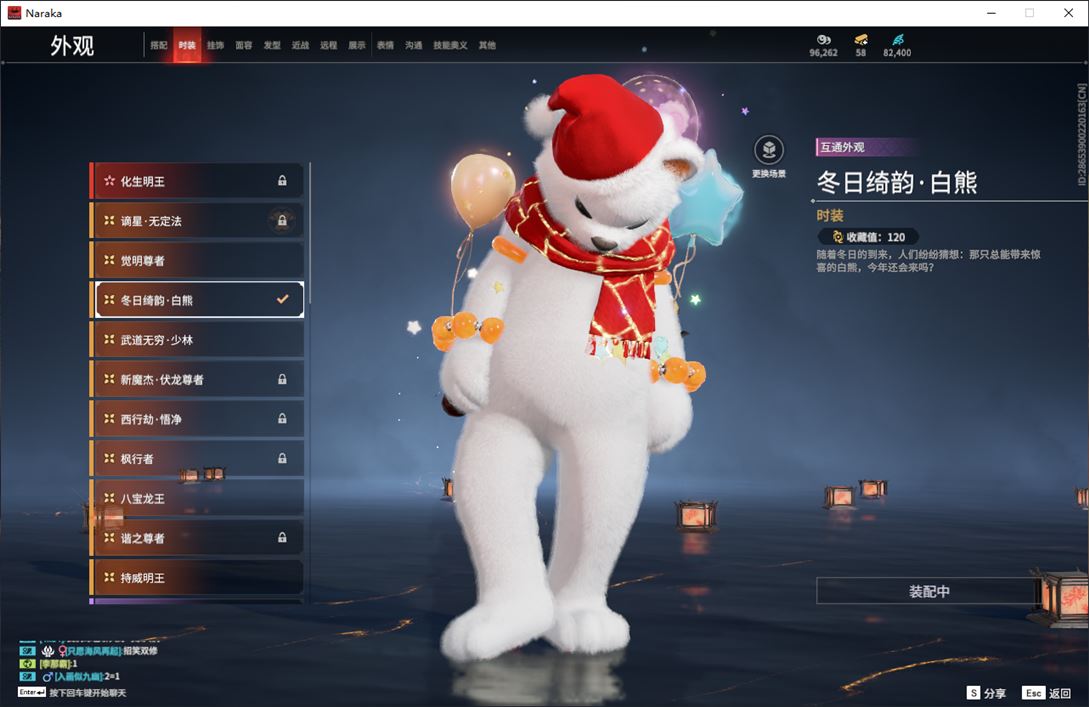Click the 分享 share button
Viewport: 1089px width, 707px height.
986,693
